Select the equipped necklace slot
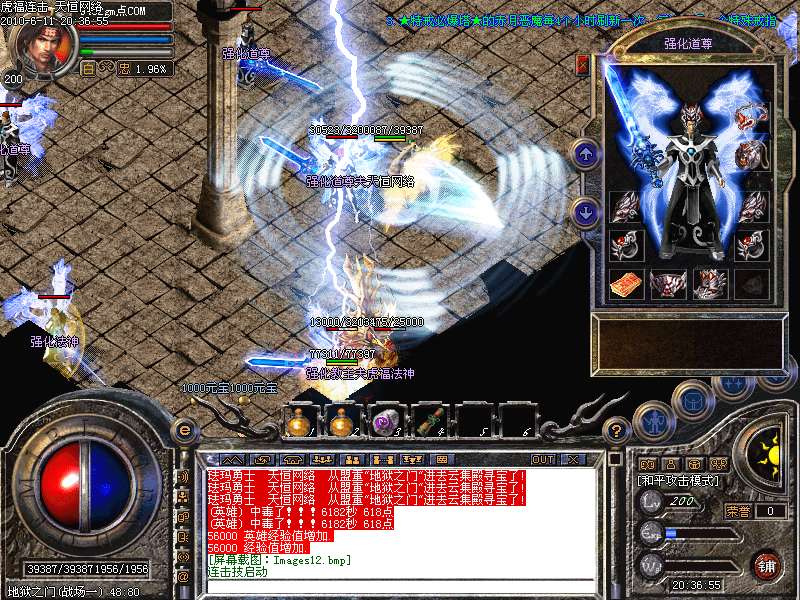The width and height of the screenshot is (800, 600). pyautogui.click(x=751, y=117)
